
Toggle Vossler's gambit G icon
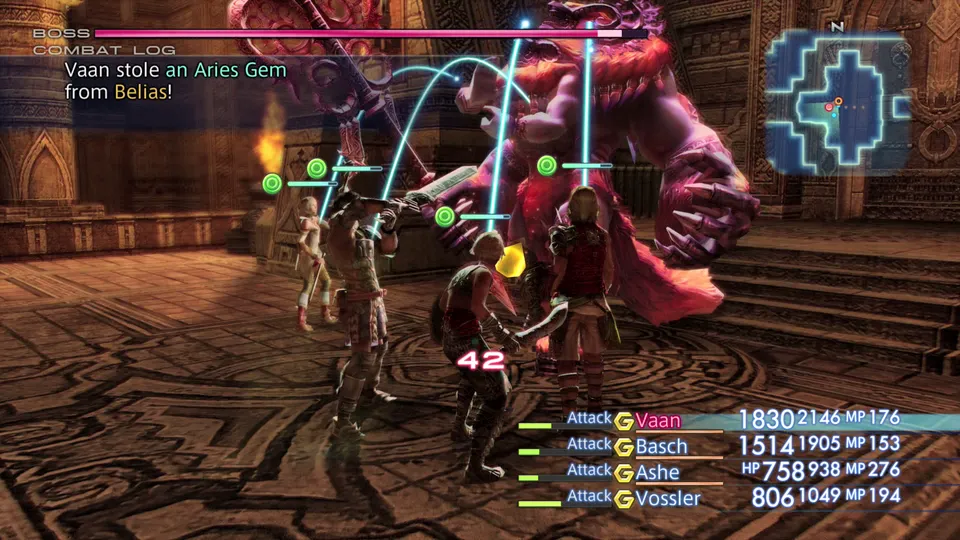click(x=624, y=498)
